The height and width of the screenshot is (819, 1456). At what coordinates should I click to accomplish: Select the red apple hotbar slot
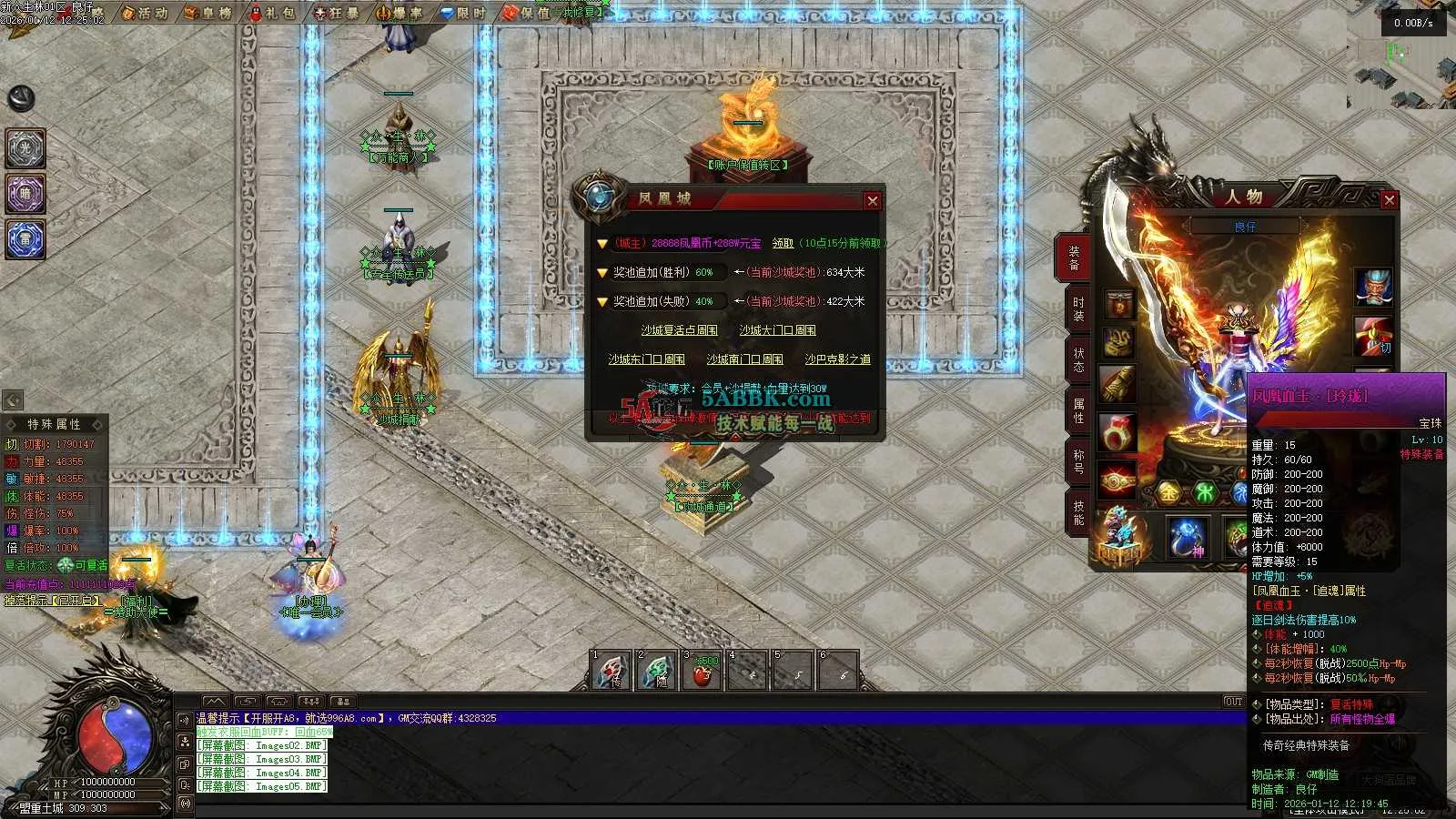click(x=703, y=672)
